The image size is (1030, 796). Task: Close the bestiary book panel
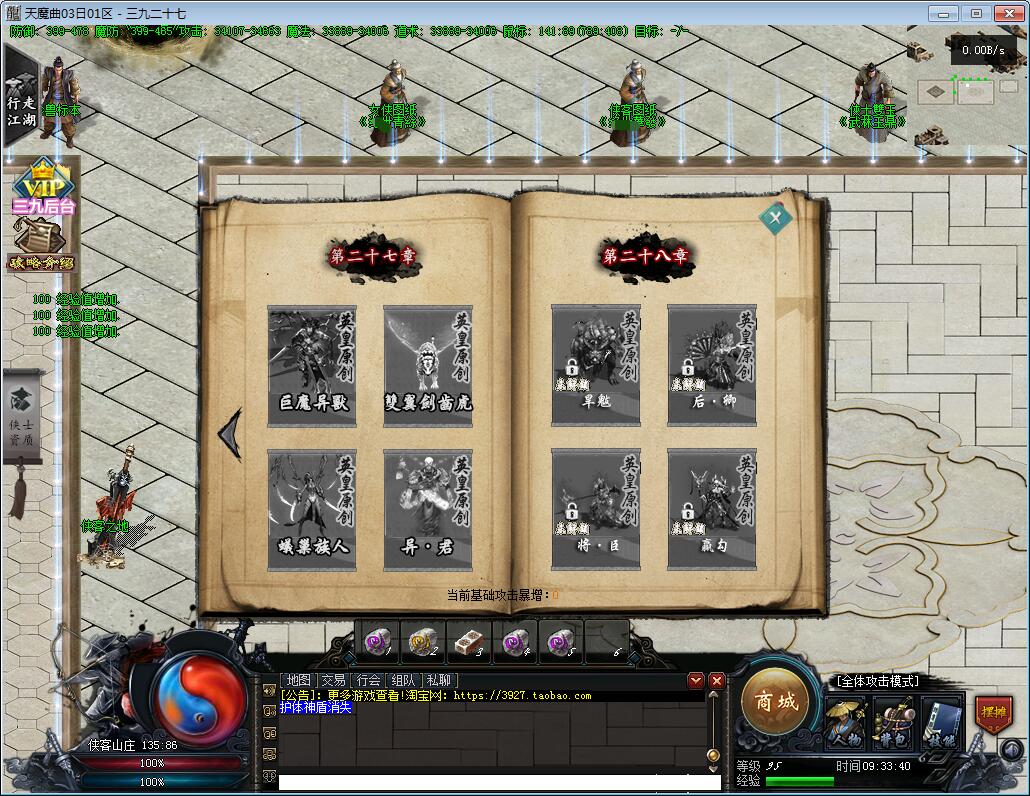click(x=775, y=218)
